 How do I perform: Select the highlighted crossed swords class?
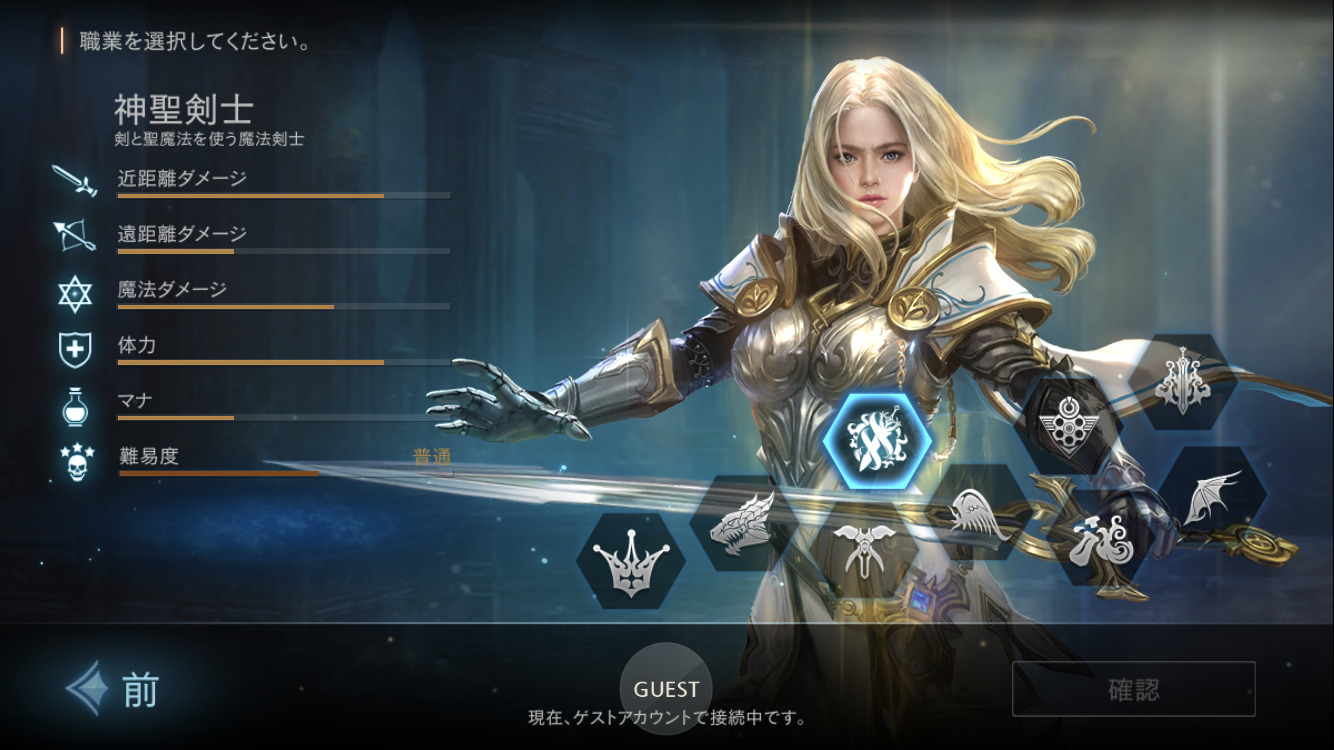[877, 441]
